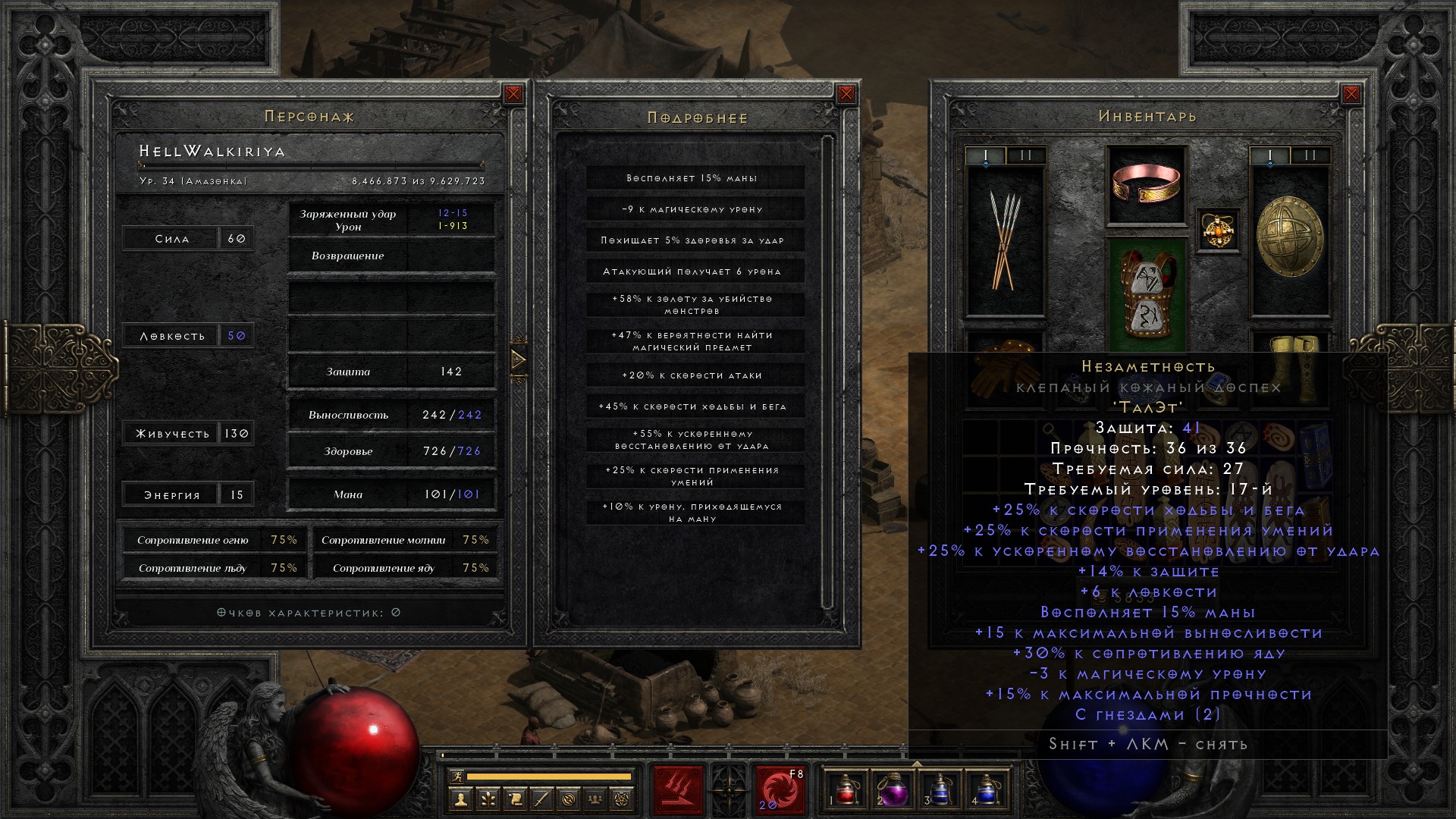Open the game menu pentagram button
This screenshot has width=1456, height=819.
click(623, 798)
